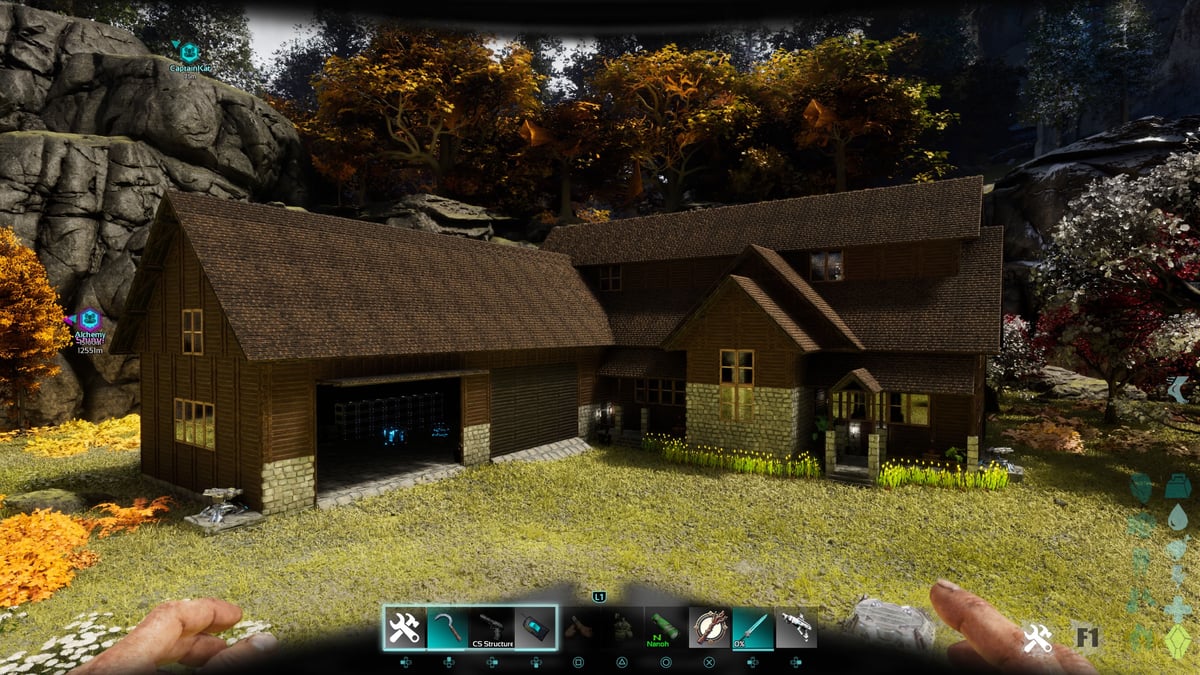The width and height of the screenshot is (1200, 675).
Task: Choose the round branch emblem hotbar slot
Action: click(708, 628)
